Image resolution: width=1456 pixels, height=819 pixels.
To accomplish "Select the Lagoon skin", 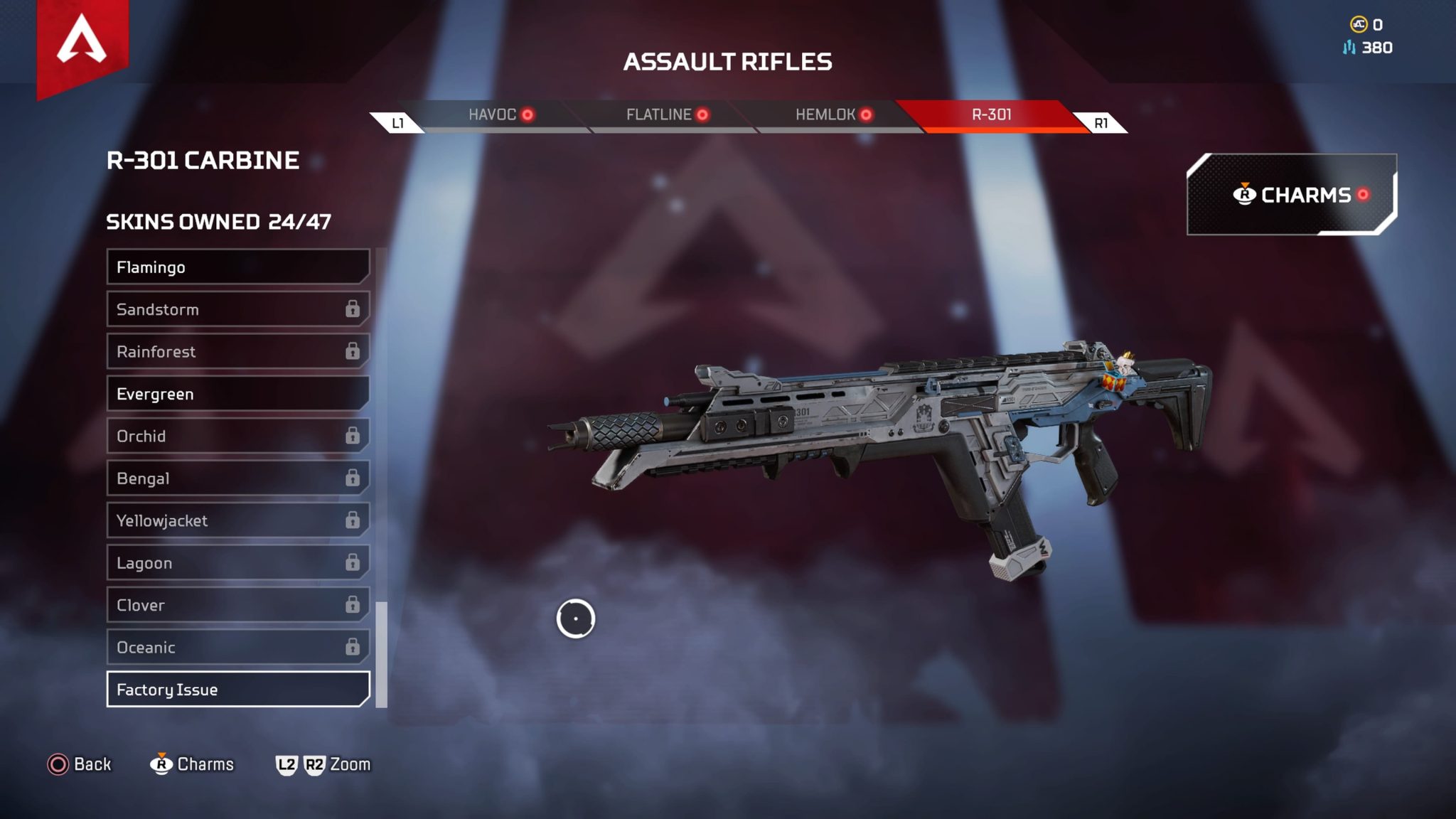I will [x=237, y=563].
